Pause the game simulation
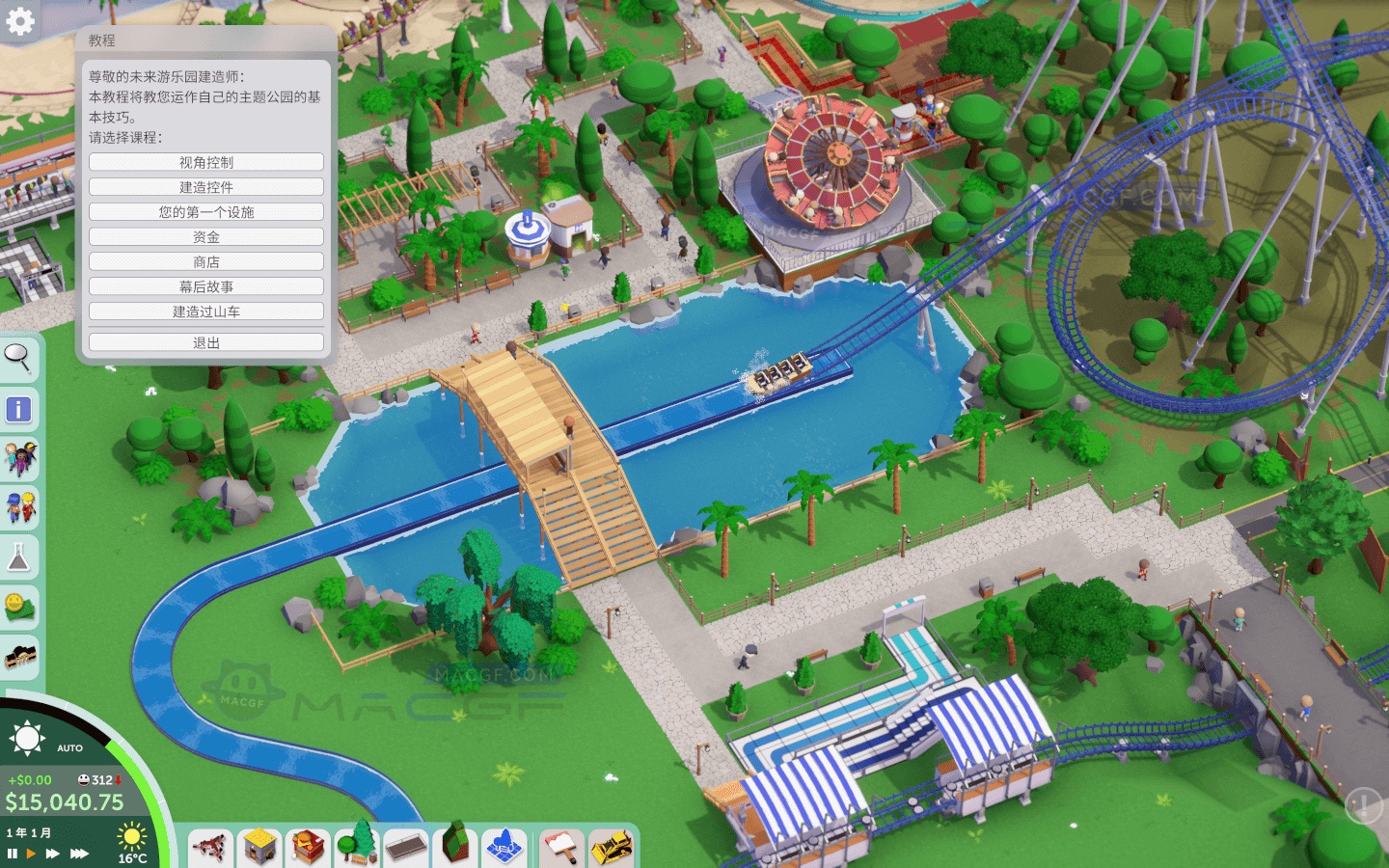 coord(11,853)
